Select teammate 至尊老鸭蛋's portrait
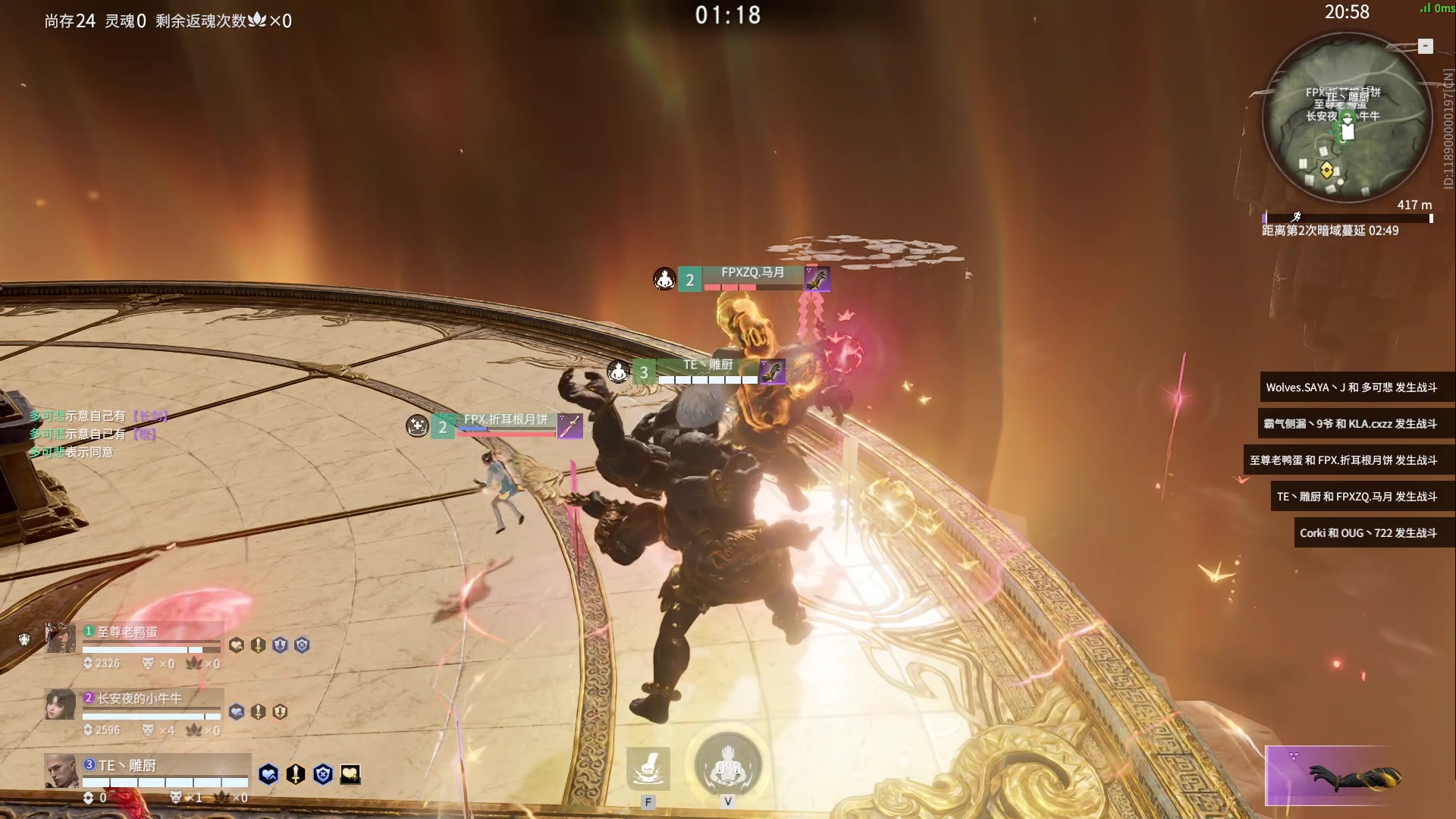This screenshot has height=819, width=1456. [60, 638]
